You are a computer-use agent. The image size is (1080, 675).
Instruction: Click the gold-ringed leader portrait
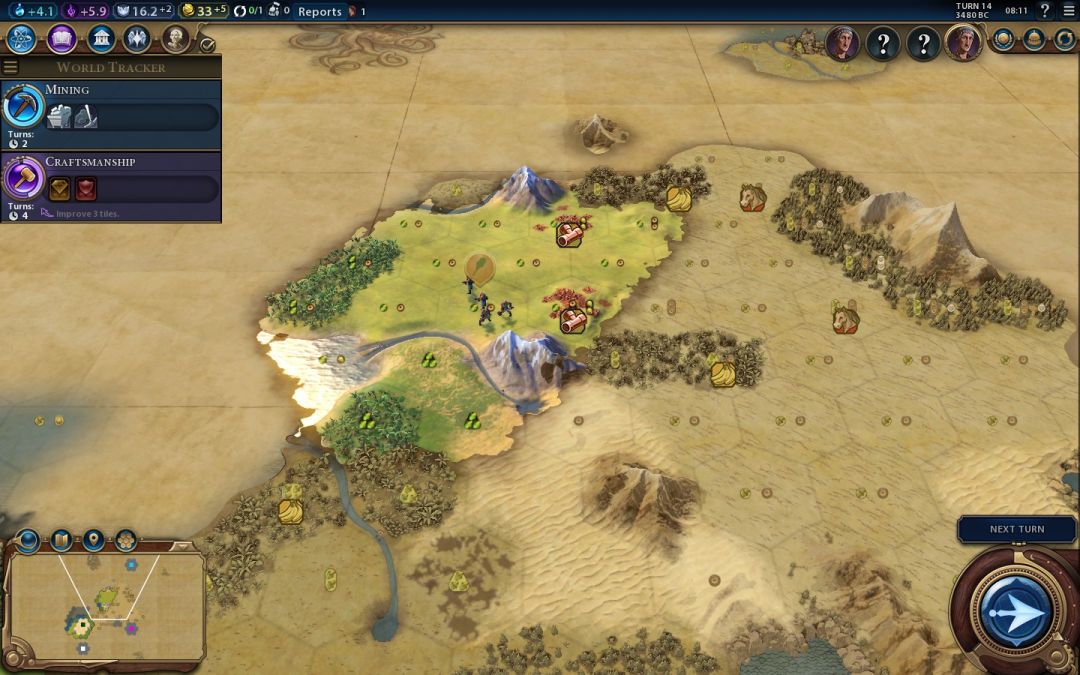click(x=964, y=44)
